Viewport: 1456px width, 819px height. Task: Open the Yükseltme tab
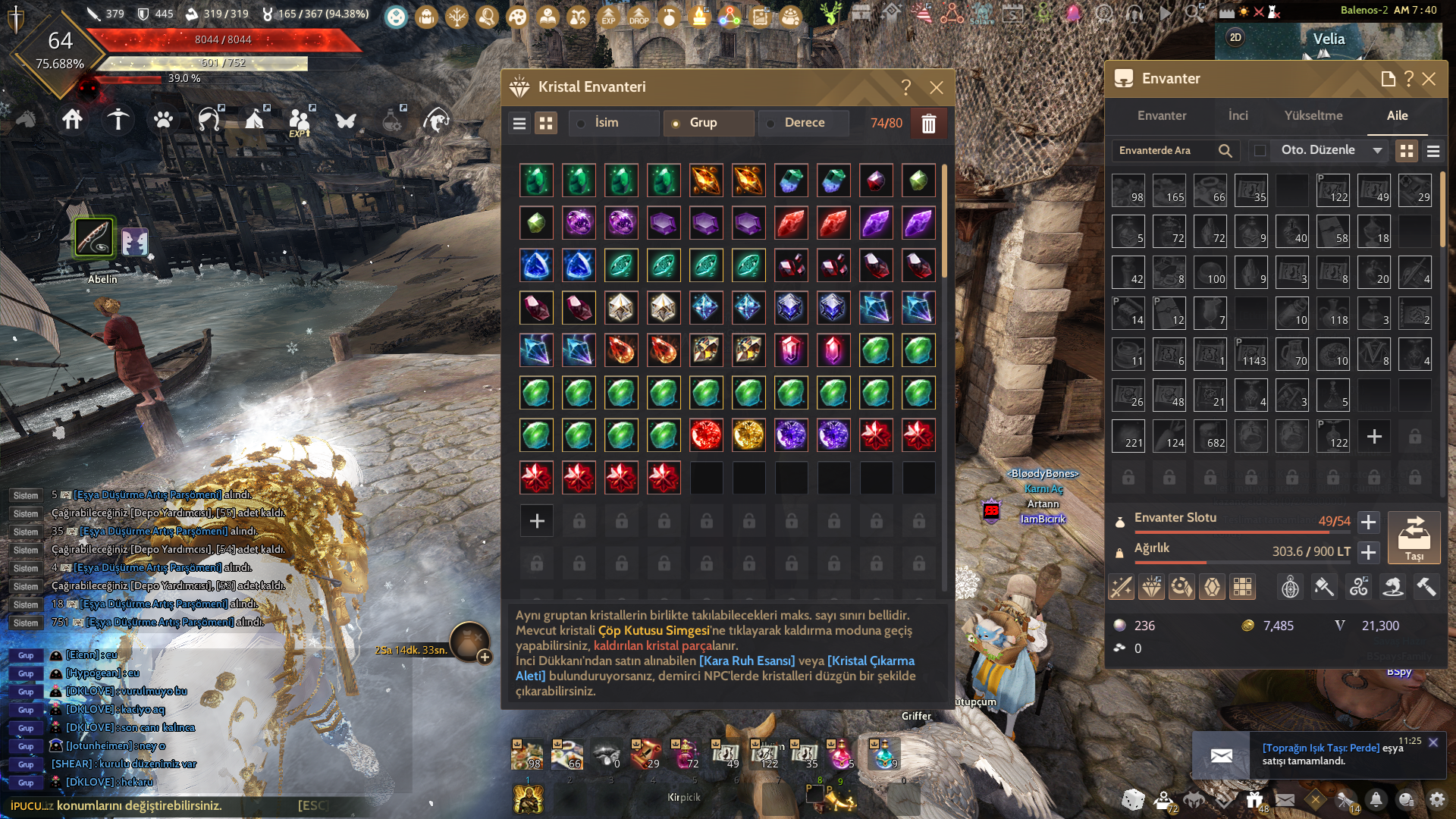[1313, 115]
